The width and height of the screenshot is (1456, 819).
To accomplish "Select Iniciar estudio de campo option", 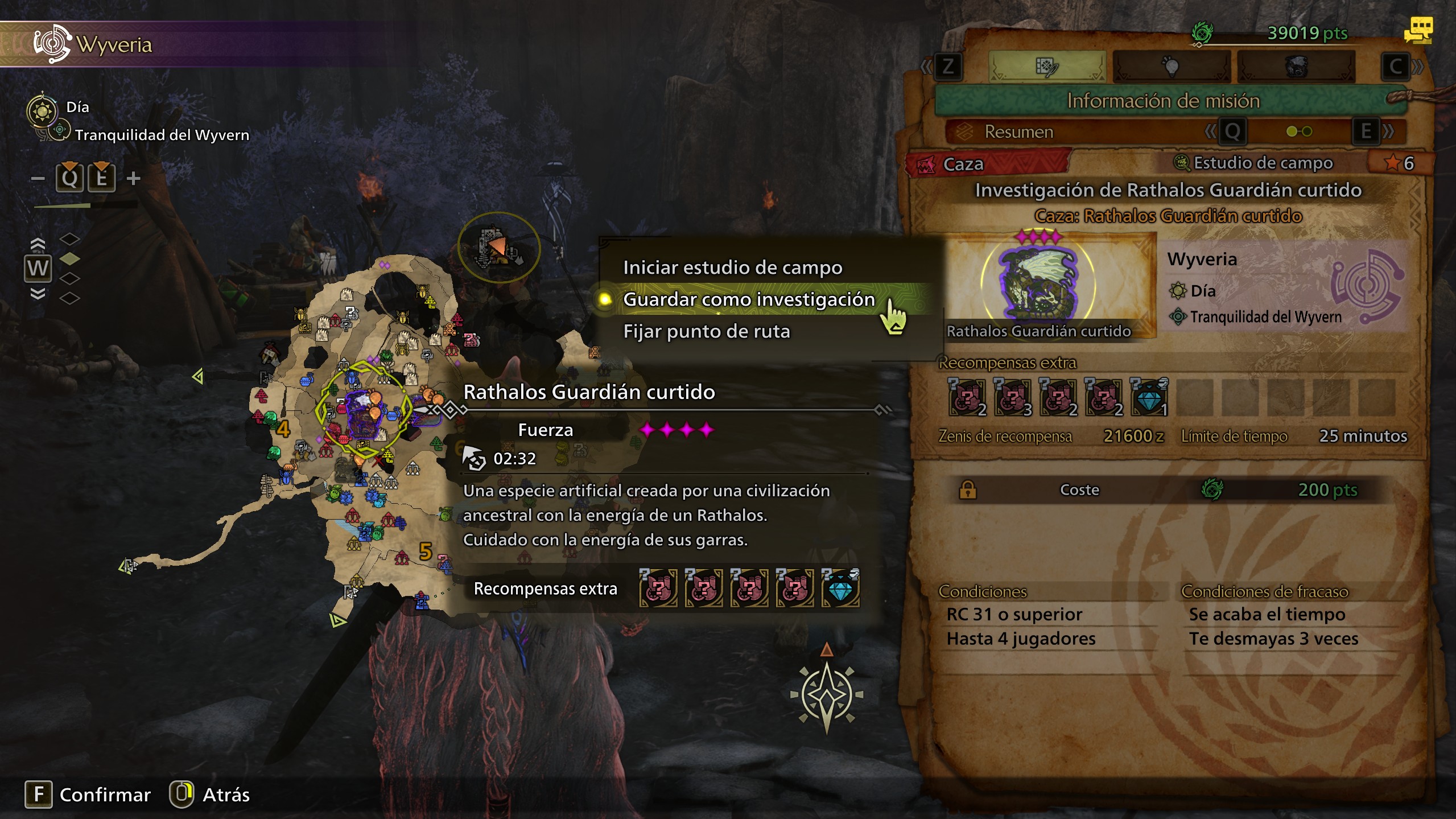I will coord(732,267).
